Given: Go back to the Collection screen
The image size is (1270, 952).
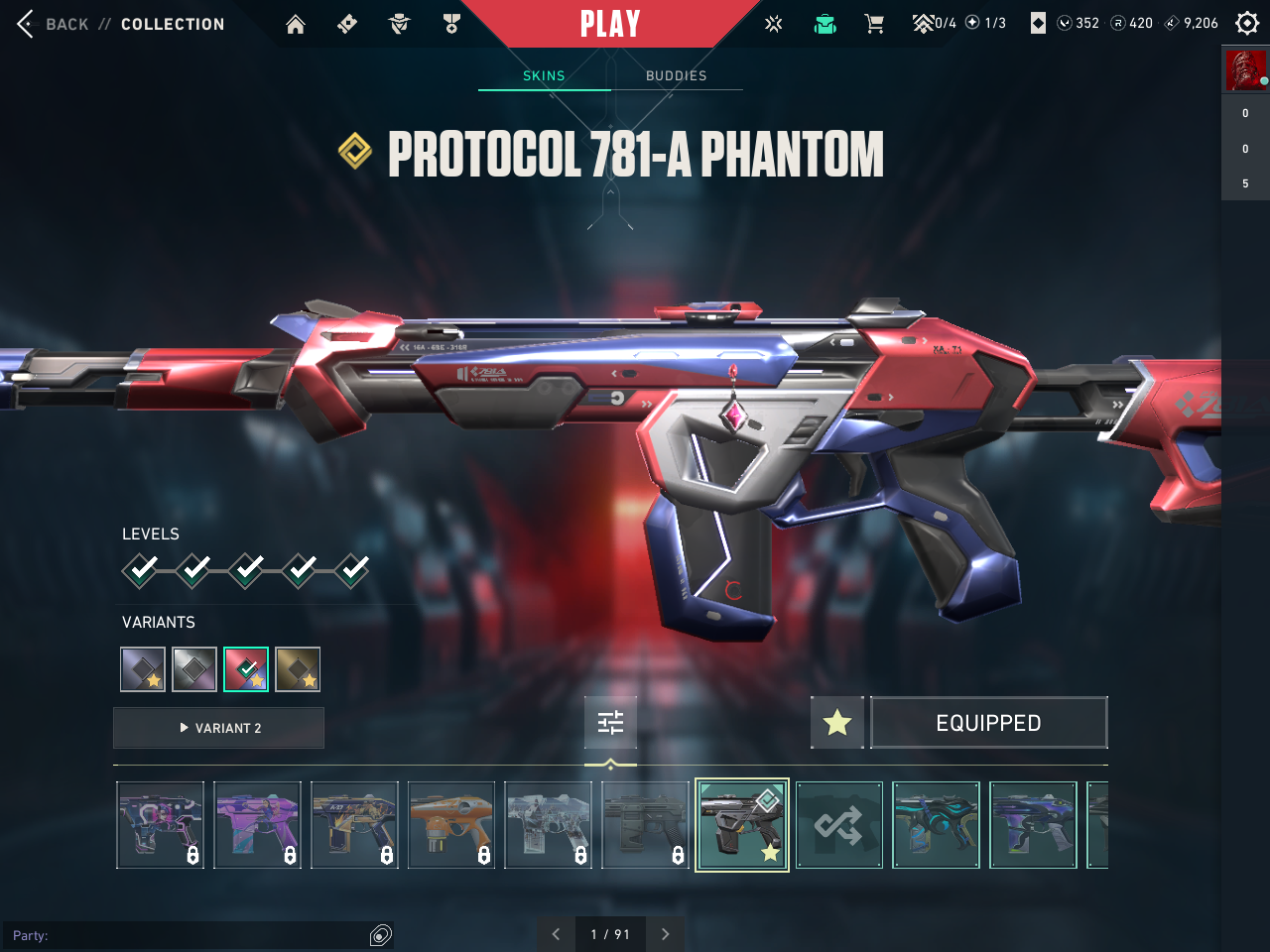Looking at the screenshot, I should tap(65, 24).
